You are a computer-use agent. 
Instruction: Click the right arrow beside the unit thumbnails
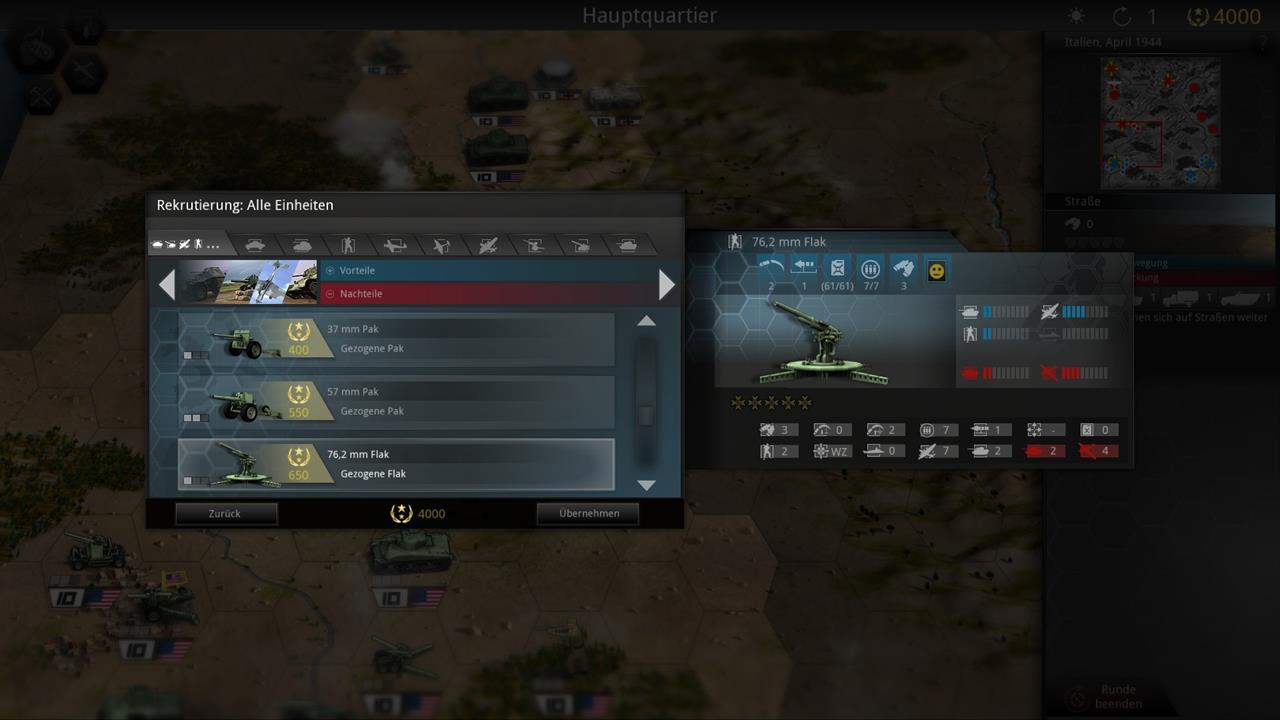coord(666,284)
